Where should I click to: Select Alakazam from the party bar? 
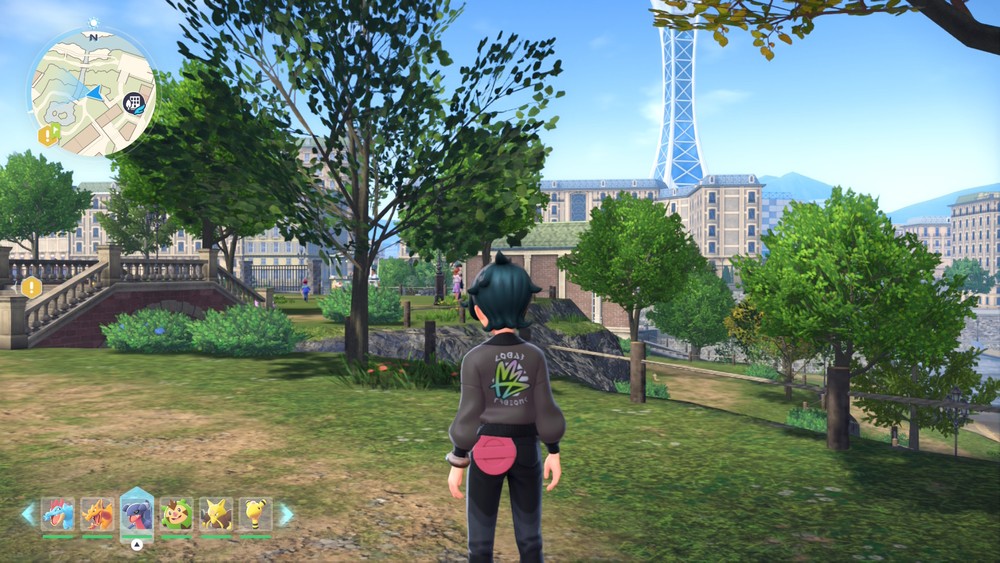click(x=216, y=514)
